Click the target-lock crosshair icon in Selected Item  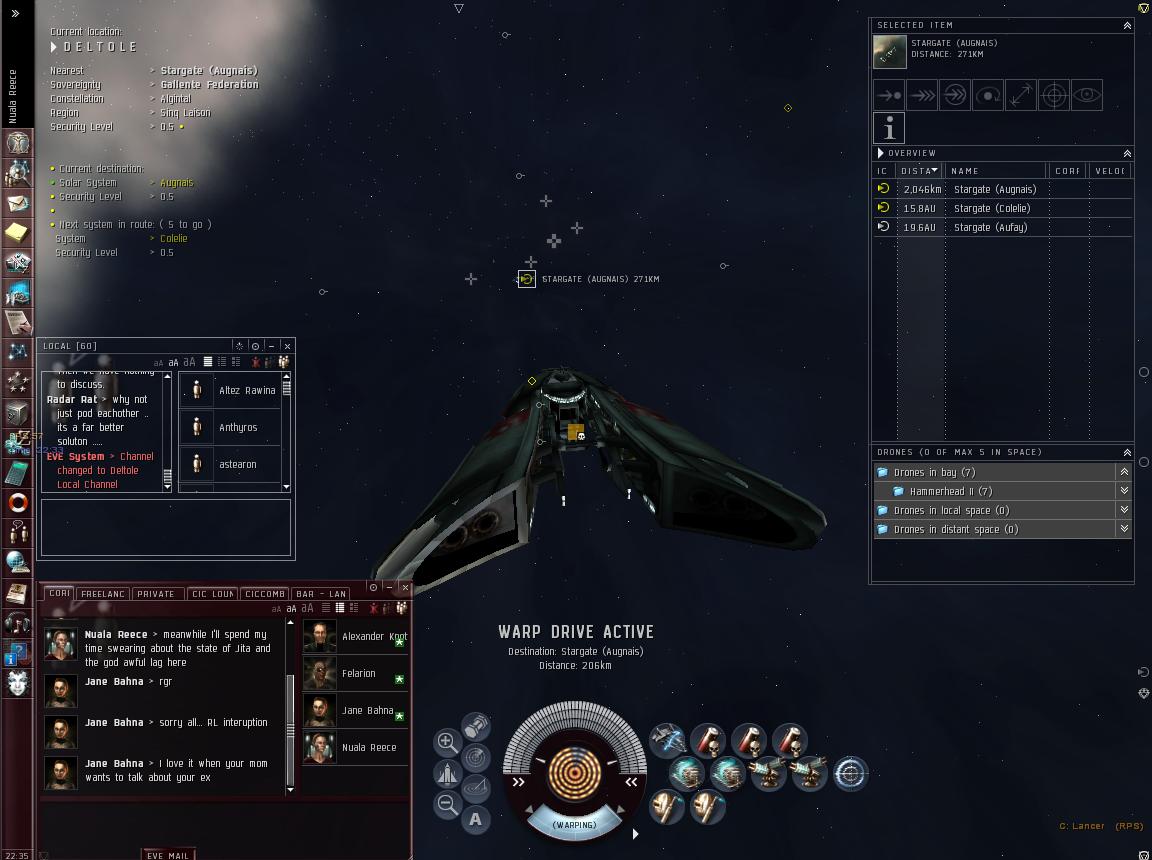[x=1054, y=95]
